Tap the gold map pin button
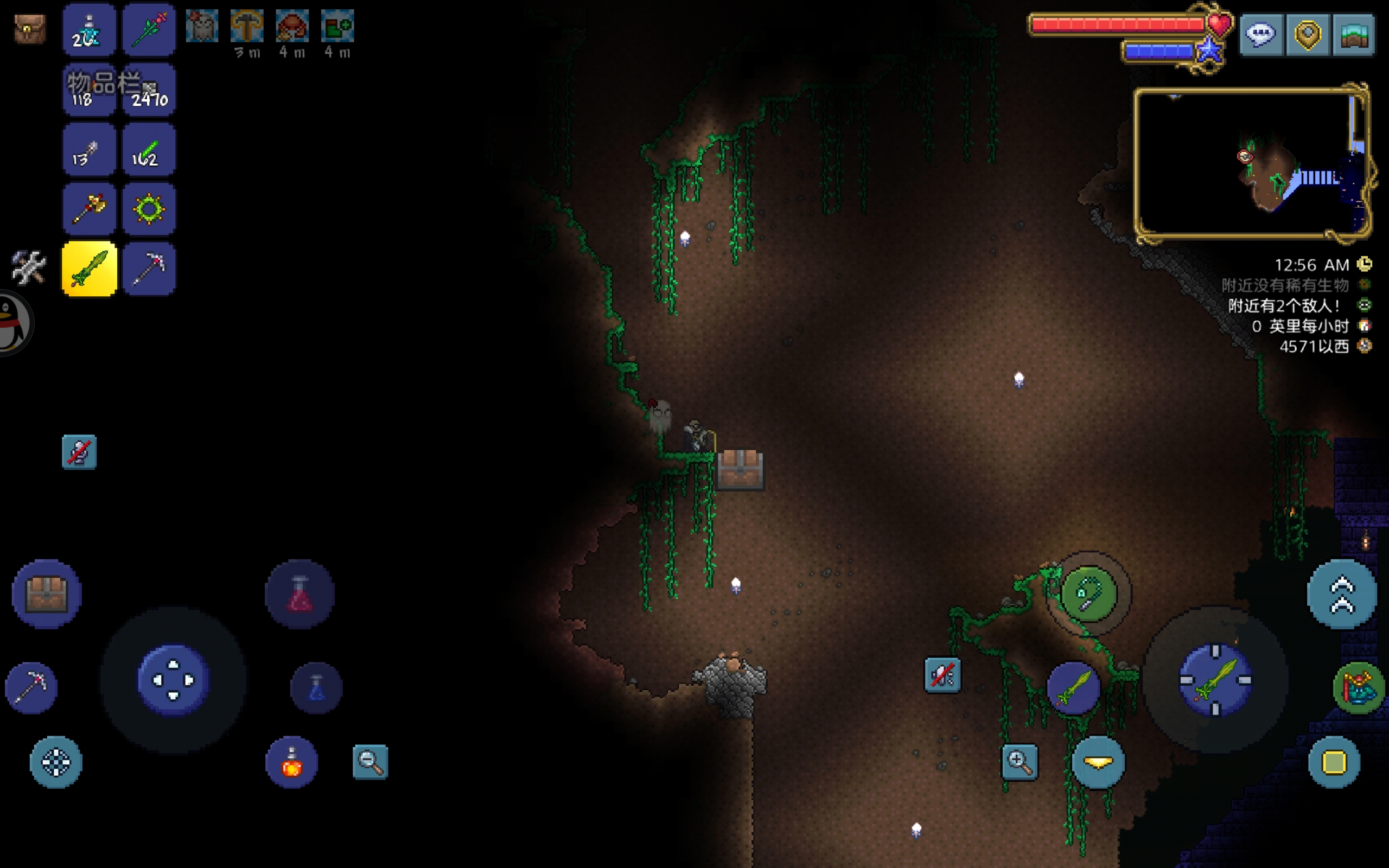 click(x=1308, y=34)
